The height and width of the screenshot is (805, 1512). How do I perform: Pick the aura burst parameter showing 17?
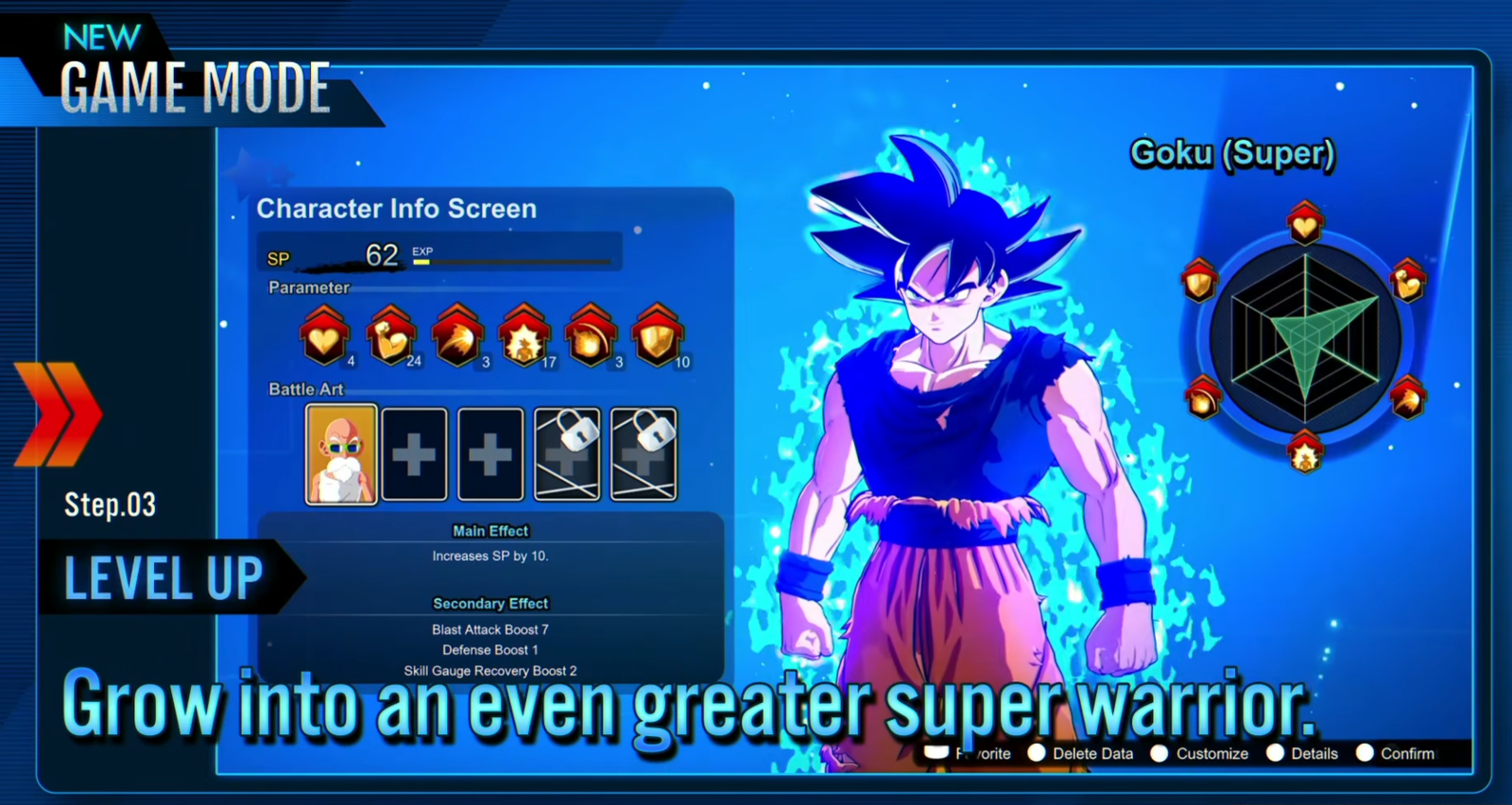click(x=524, y=336)
